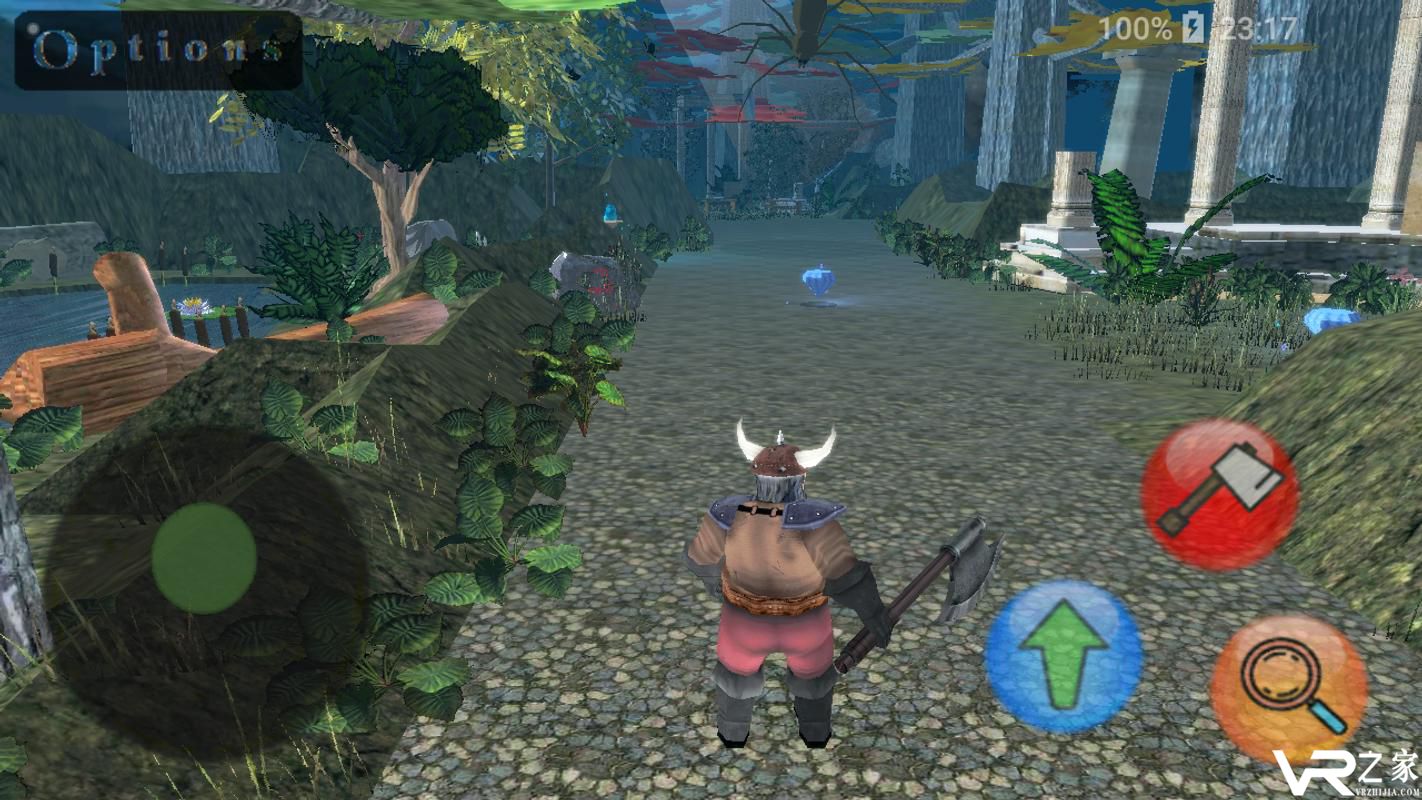The height and width of the screenshot is (800, 1422).
Task: Touch the green virtual joystick knob
Action: (x=204, y=558)
